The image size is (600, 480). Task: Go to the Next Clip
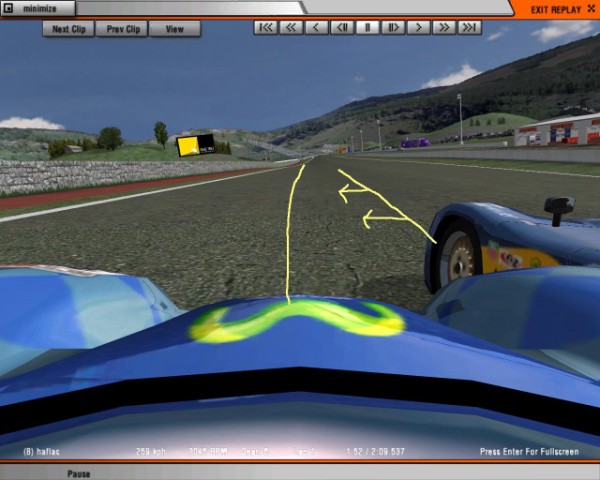(68, 29)
